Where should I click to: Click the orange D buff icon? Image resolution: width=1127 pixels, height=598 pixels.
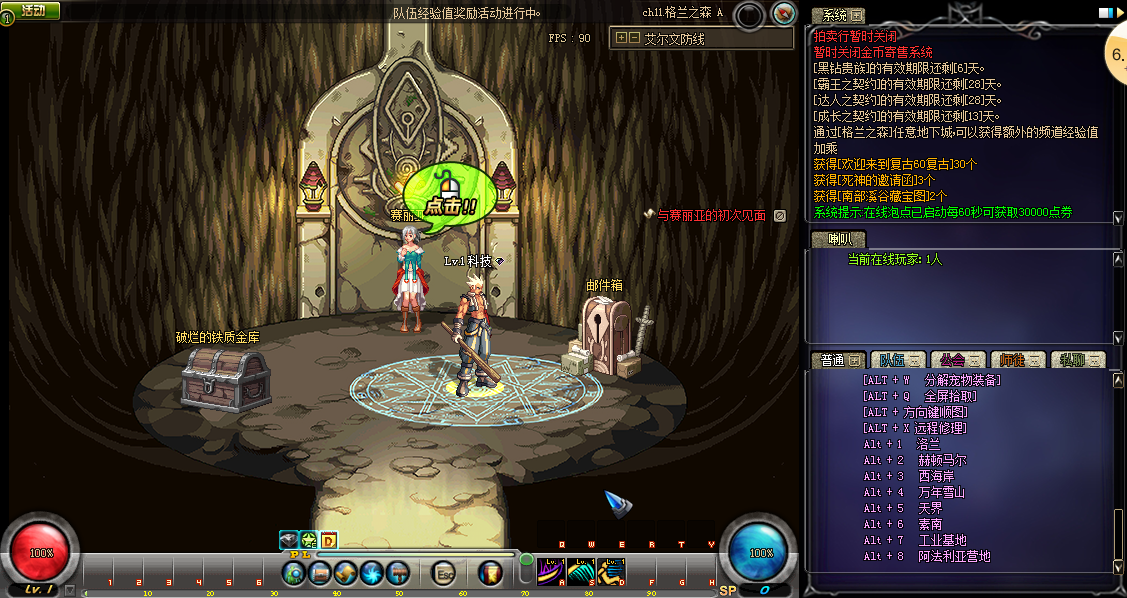click(x=328, y=540)
